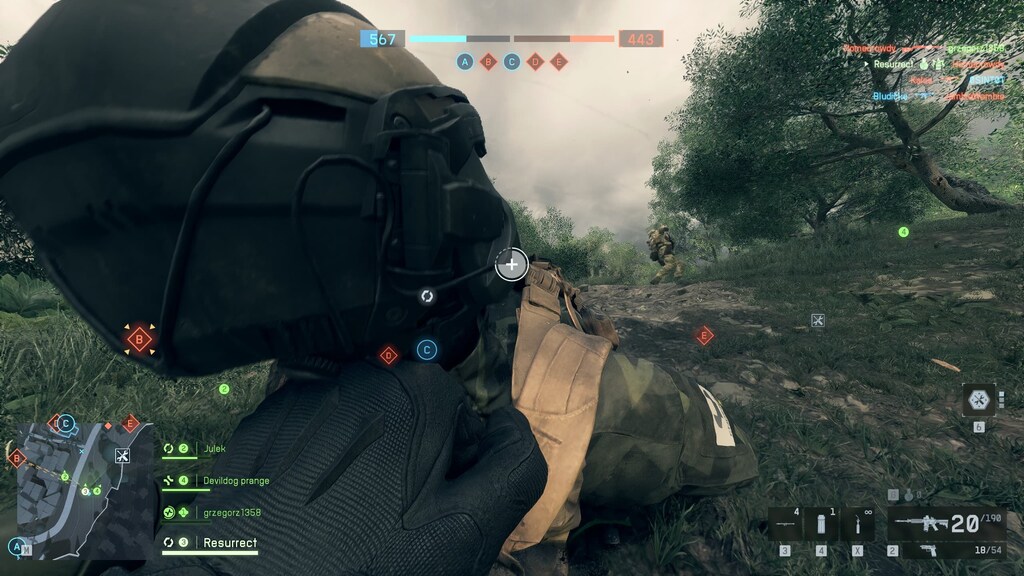Click objective D in the top capture bar
Image resolution: width=1024 pixels, height=576 pixels.
[x=535, y=61]
